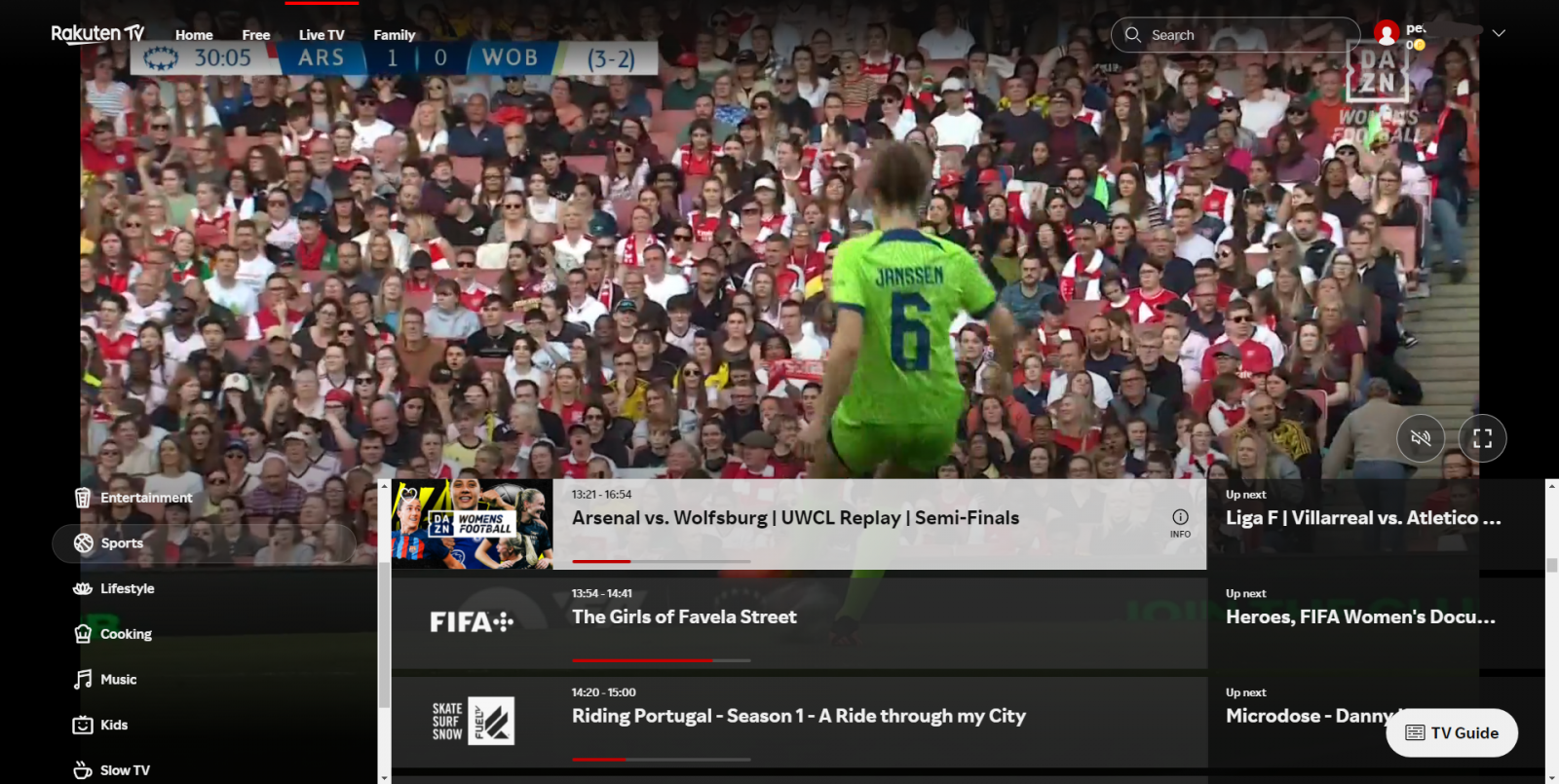
Task: Open the Cooking chef-hat icon
Action: coord(82,633)
